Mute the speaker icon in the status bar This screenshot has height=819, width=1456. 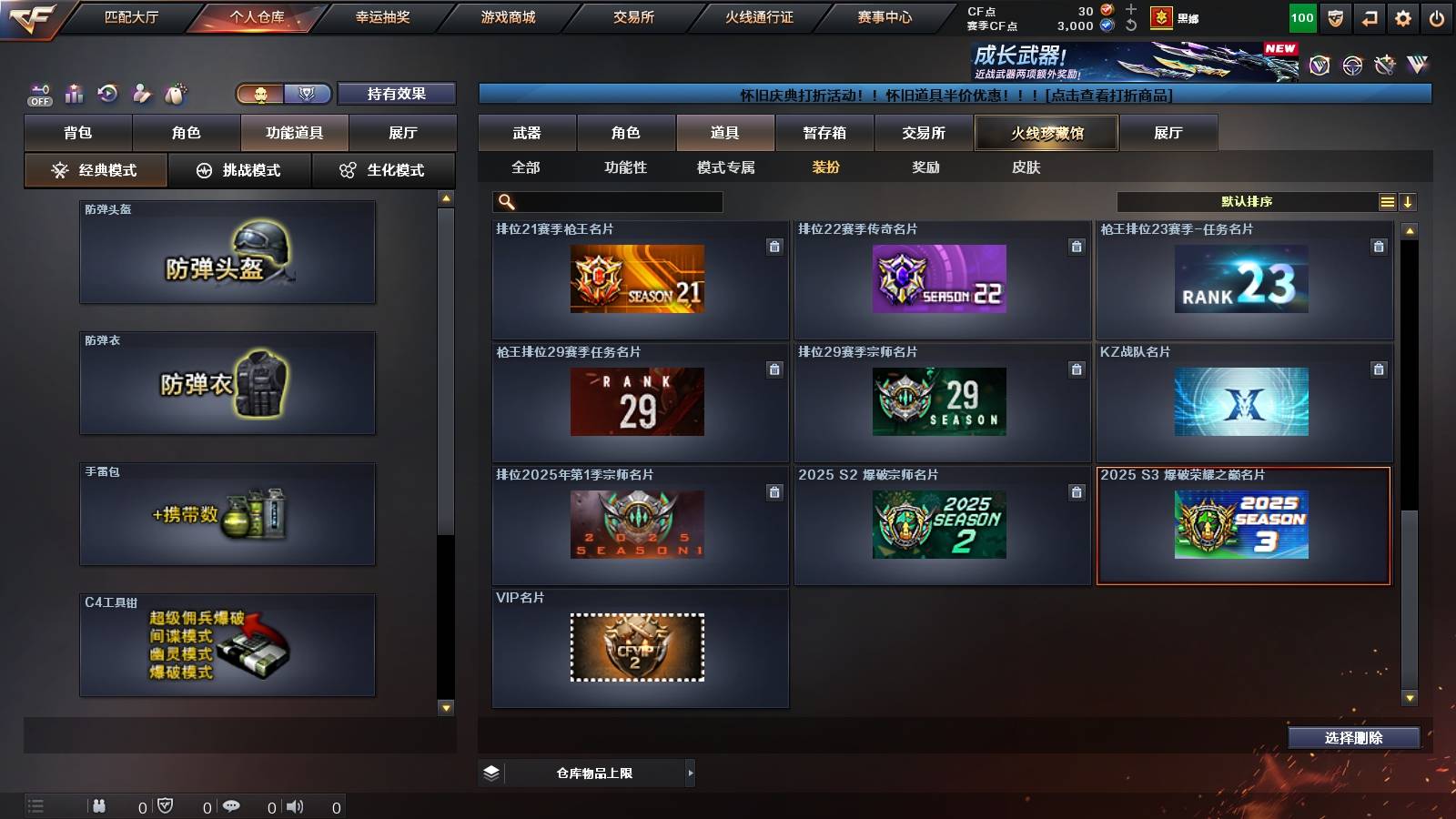(296, 804)
